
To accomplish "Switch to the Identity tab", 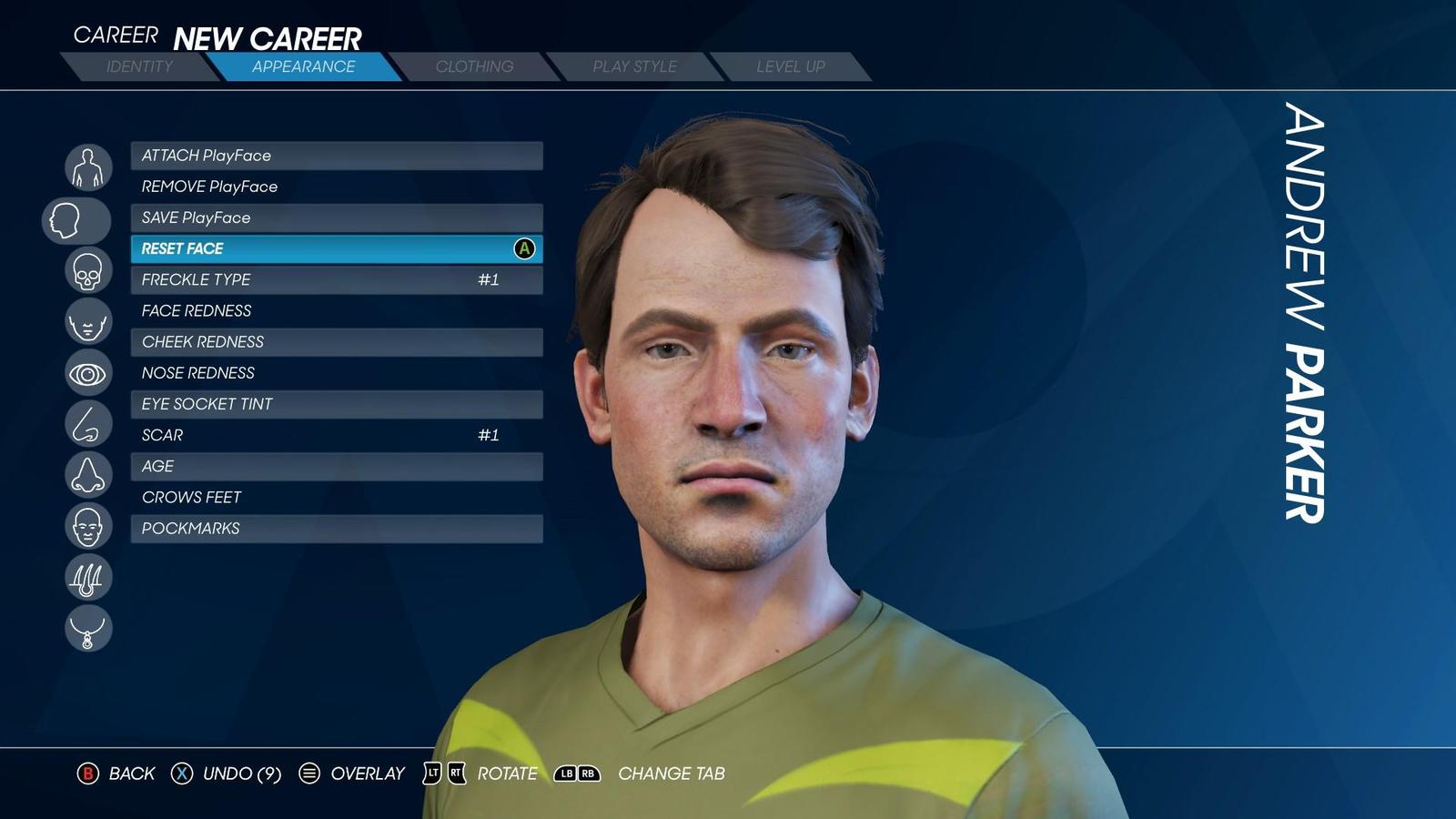I will click(x=139, y=66).
